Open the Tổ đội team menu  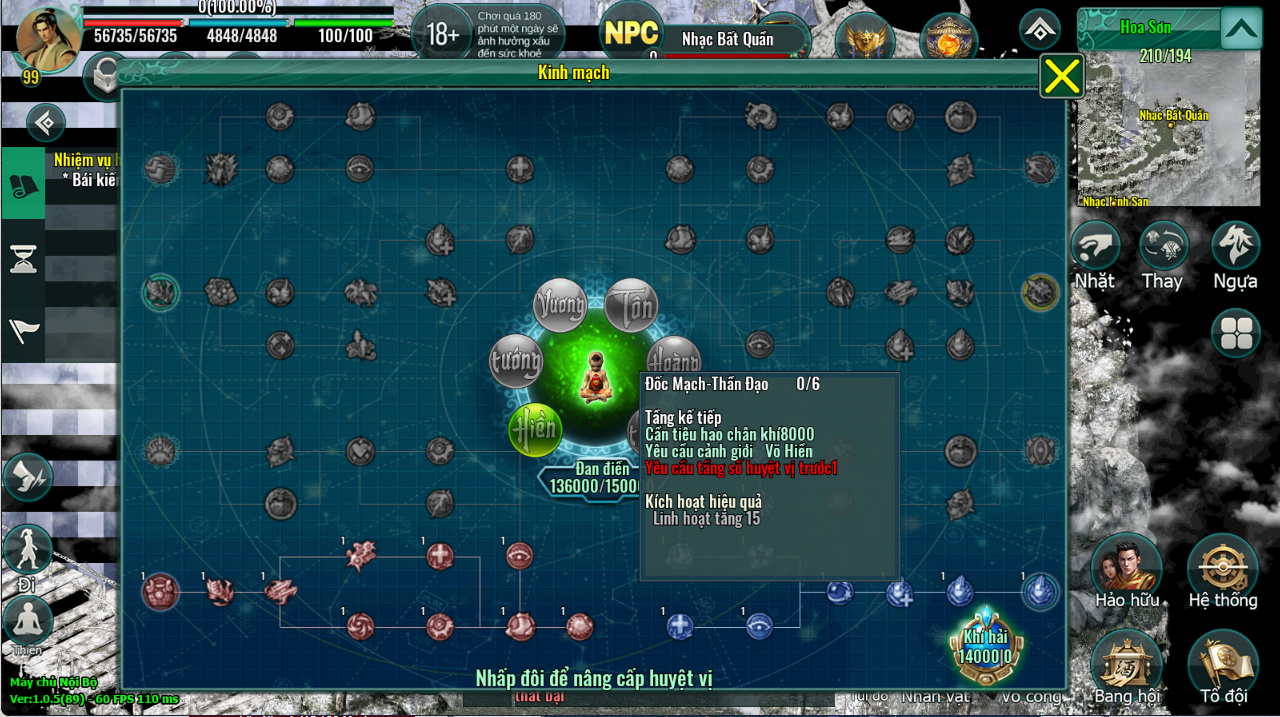1223,666
